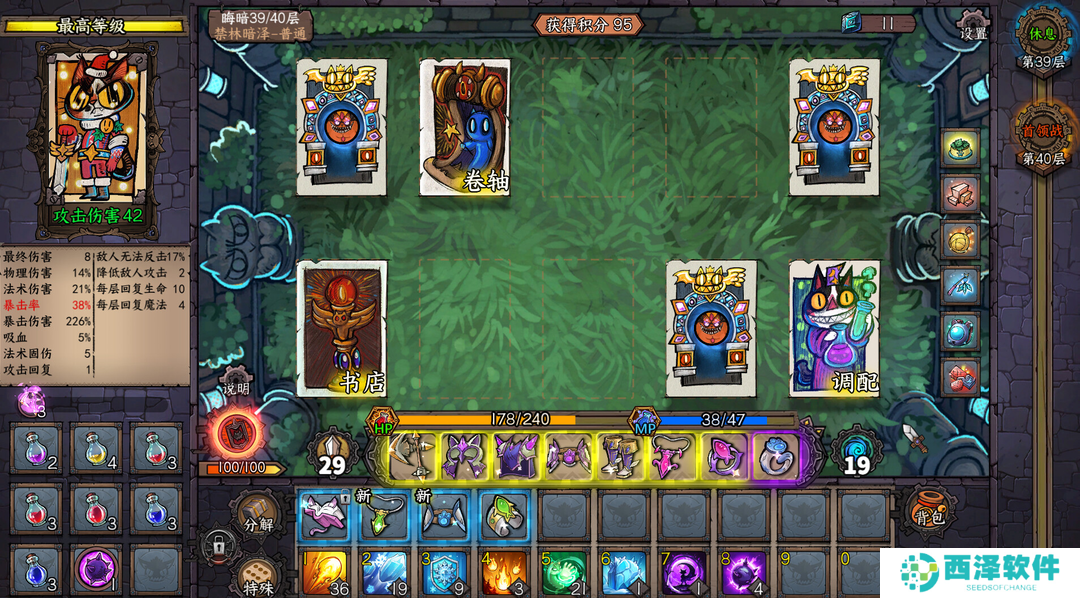Image resolution: width=1080 pixels, height=598 pixels.
Task: Select the equipped silver ring slot
Action: point(775,455)
